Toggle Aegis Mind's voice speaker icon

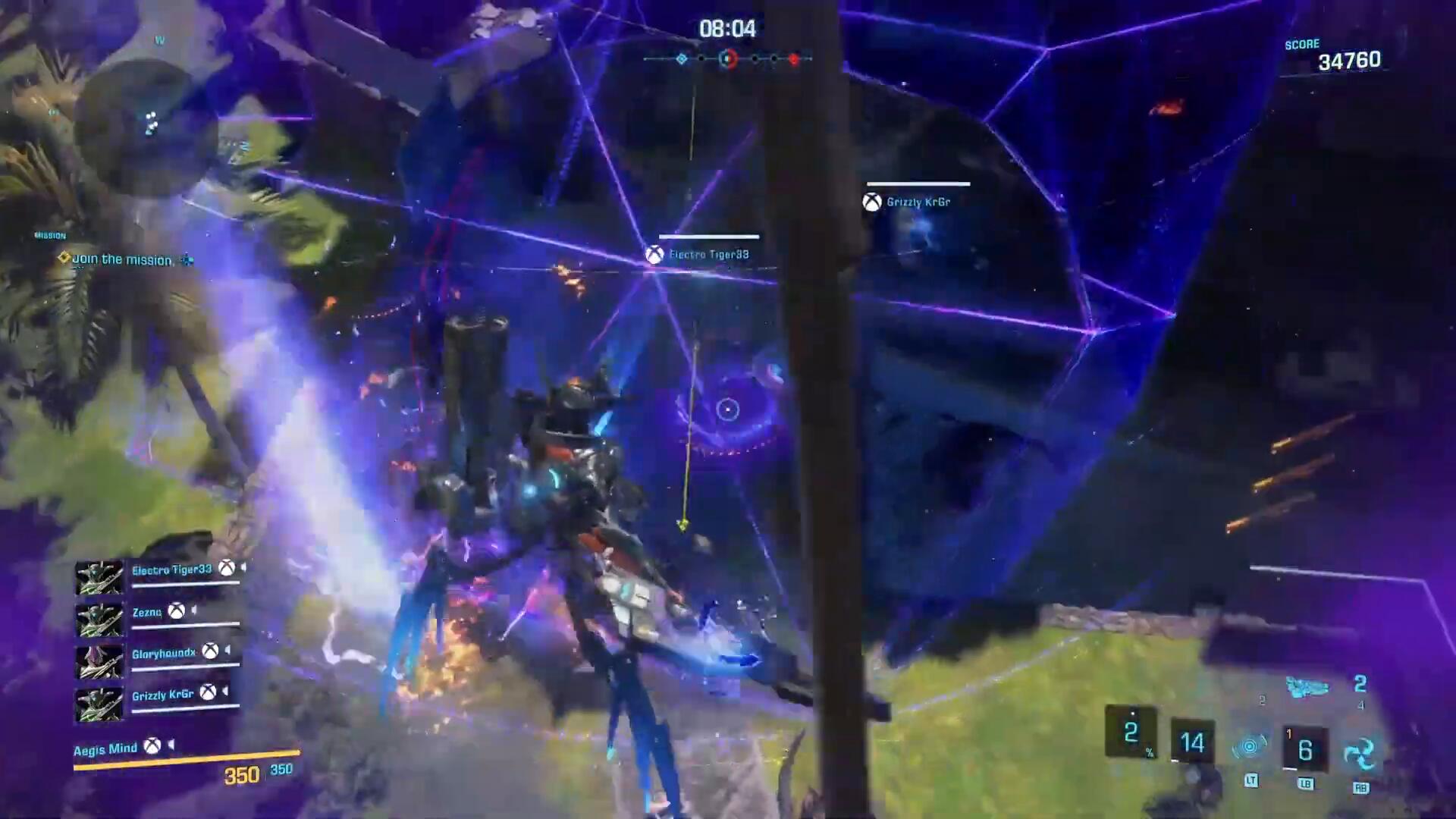(x=171, y=745)
